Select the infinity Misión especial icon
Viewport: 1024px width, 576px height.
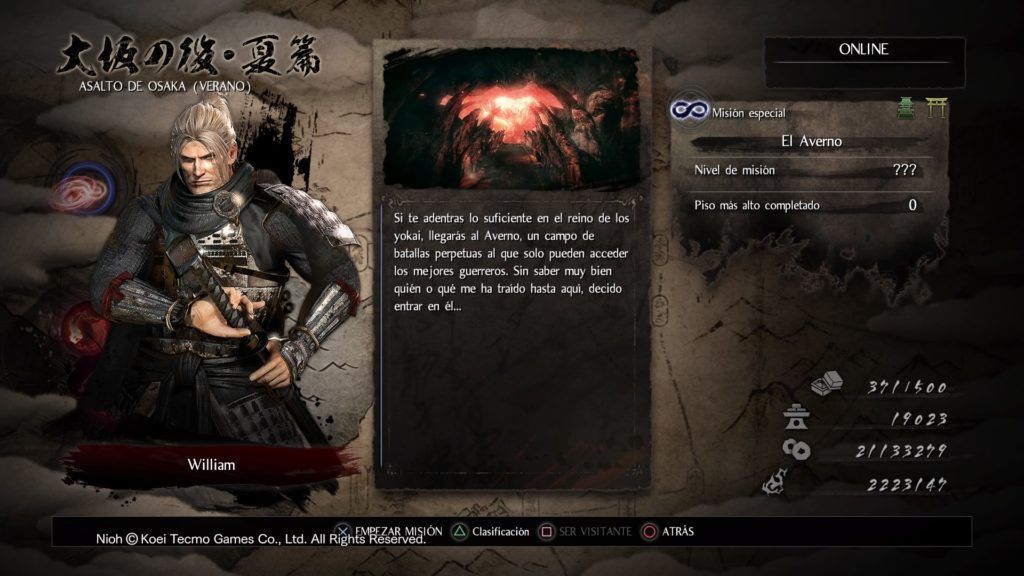(689, 111)
